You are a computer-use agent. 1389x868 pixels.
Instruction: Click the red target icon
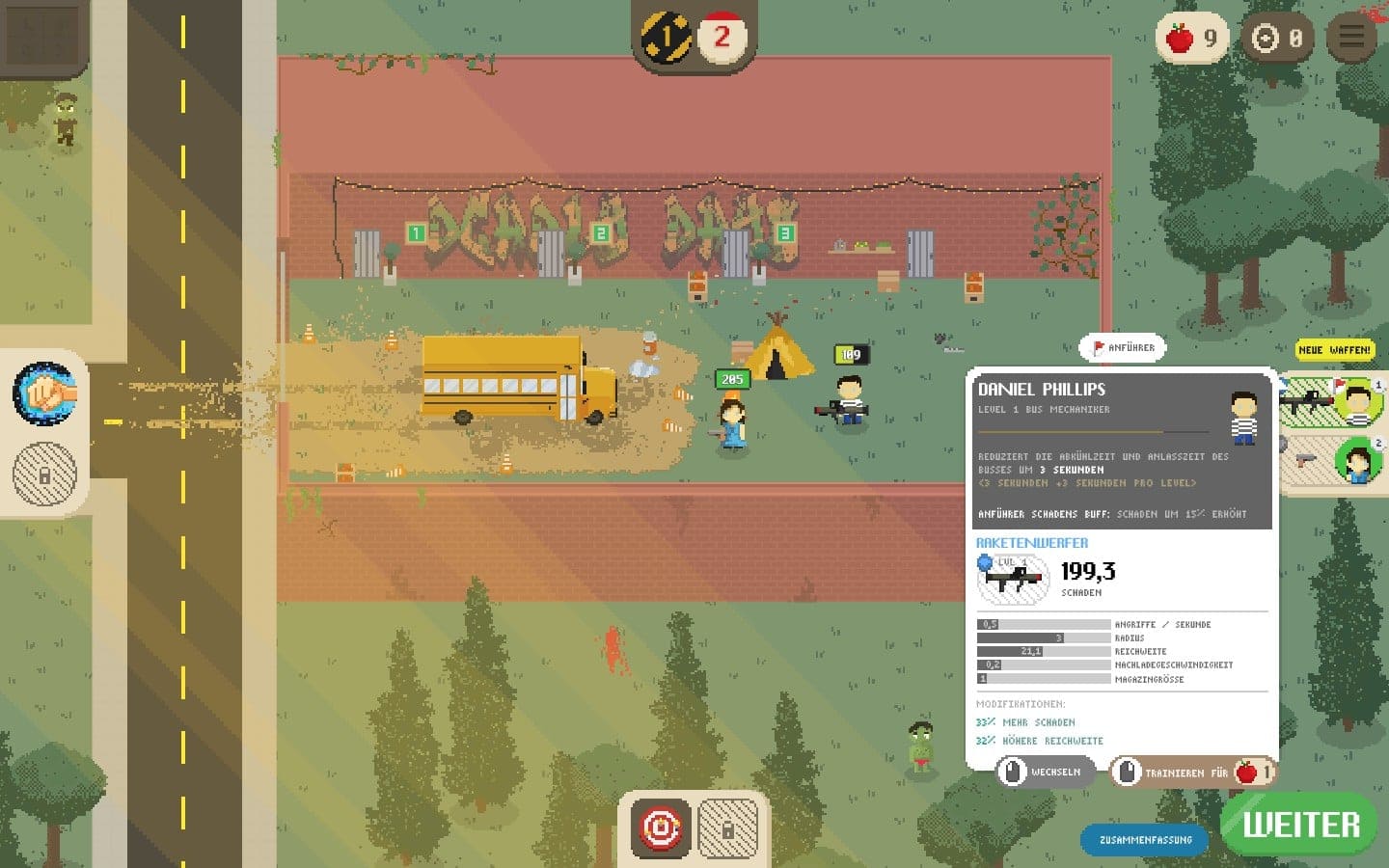click(x=661, y=828)
